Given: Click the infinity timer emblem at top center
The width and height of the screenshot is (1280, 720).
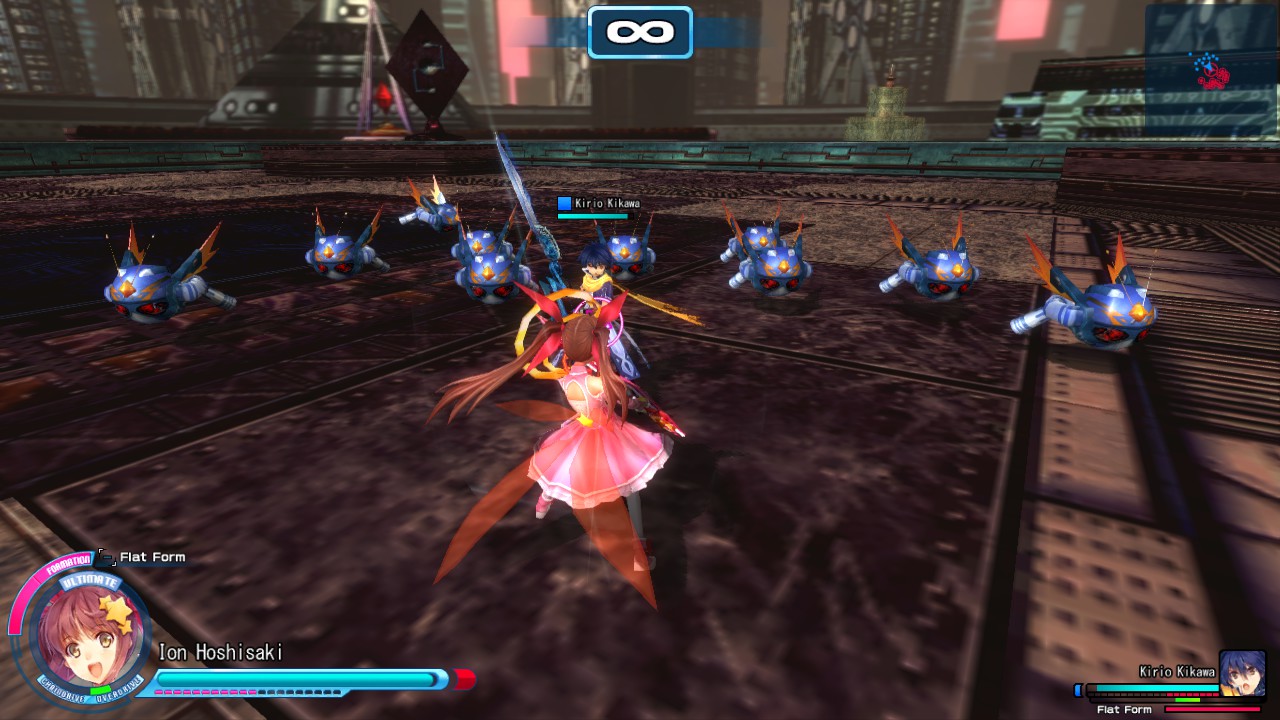Looking at the screenshot, I should (x=639, y=30).
